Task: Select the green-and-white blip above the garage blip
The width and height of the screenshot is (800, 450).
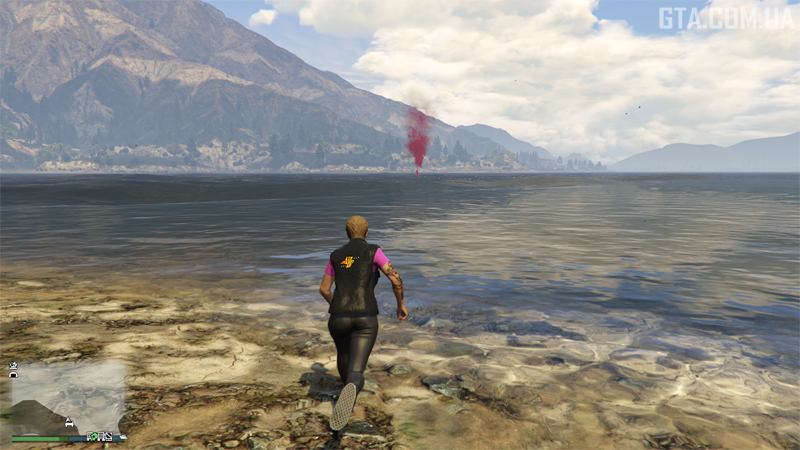Action: click(13, 365)
